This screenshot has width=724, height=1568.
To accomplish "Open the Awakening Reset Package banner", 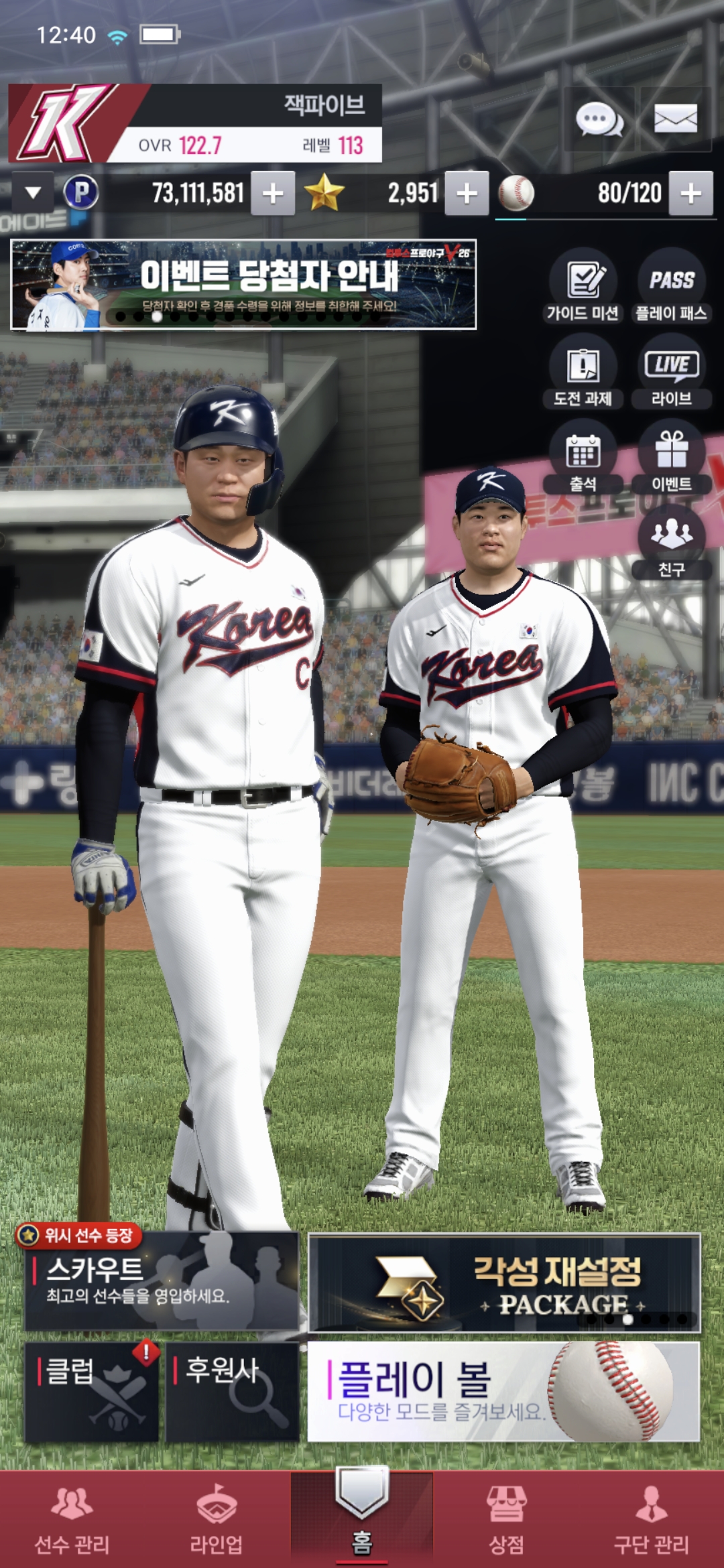I will 504,1283.
